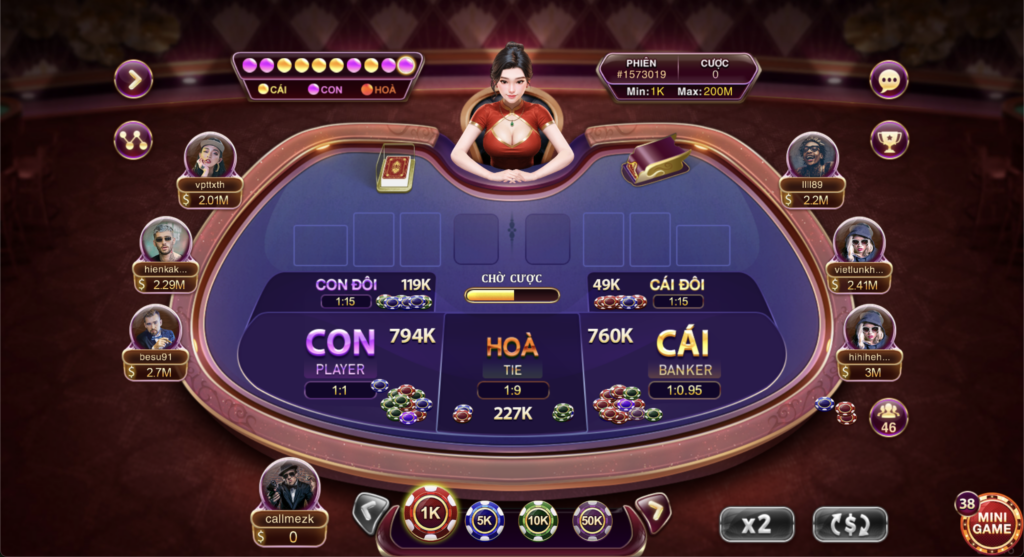1024x557 pixels.
Task: Open the trophy leaderboard
Action: tap(889, 139)
